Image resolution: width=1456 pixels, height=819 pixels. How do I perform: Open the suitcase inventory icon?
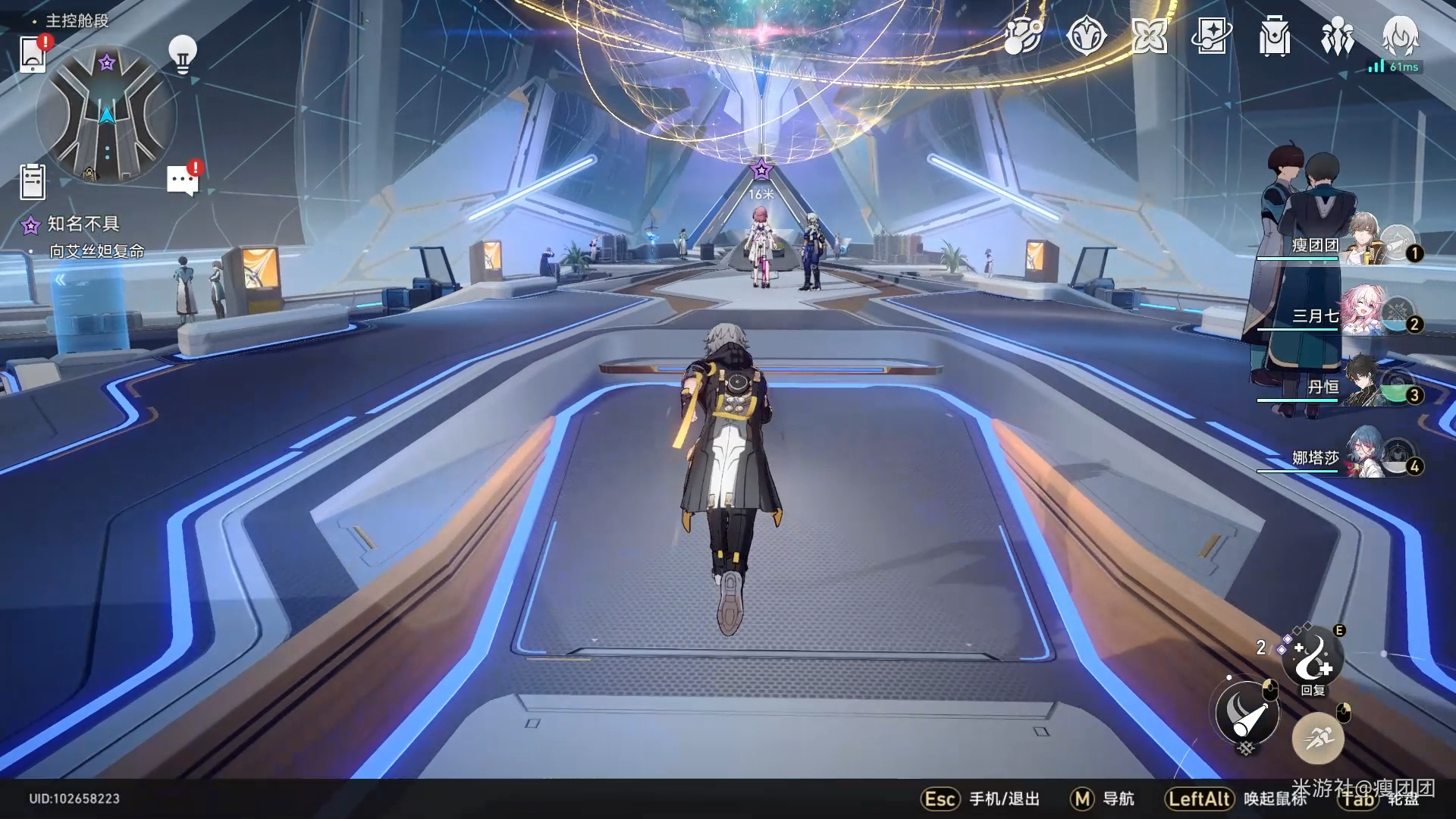point(1274,36)
